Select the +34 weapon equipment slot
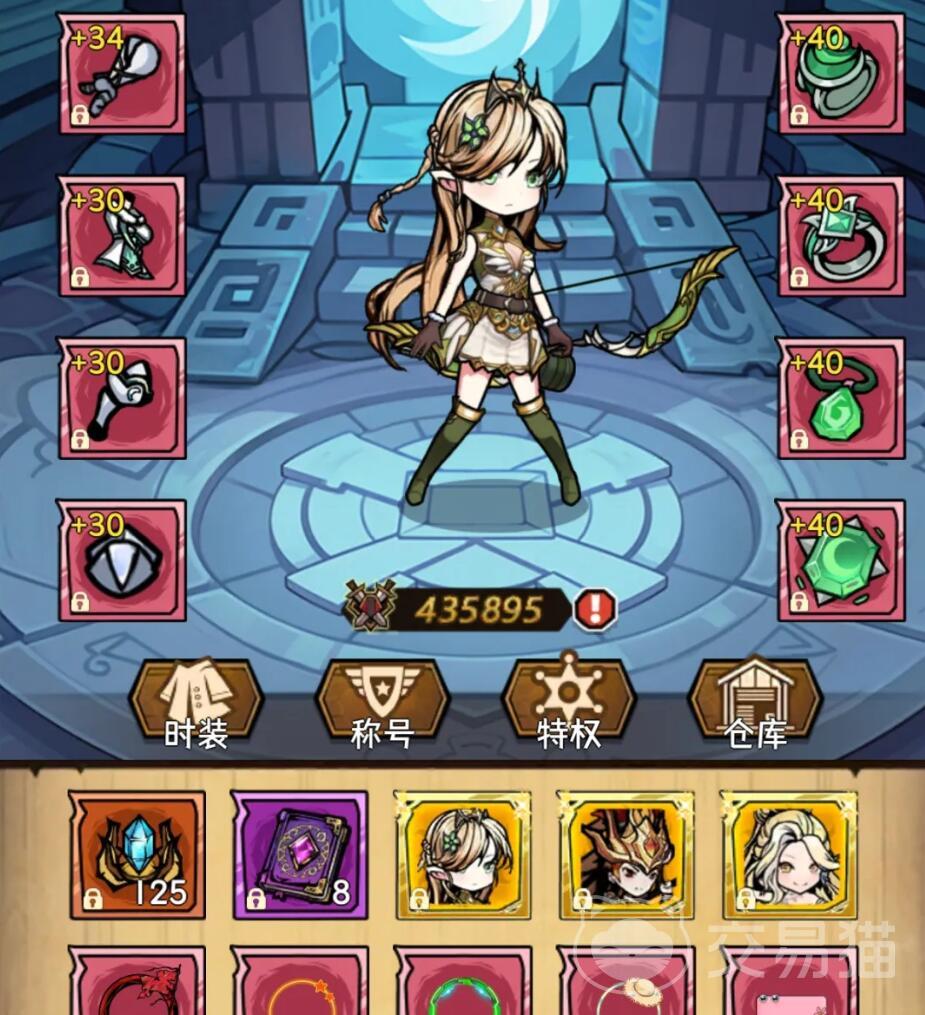925x1015 pixels. point(122,73)
